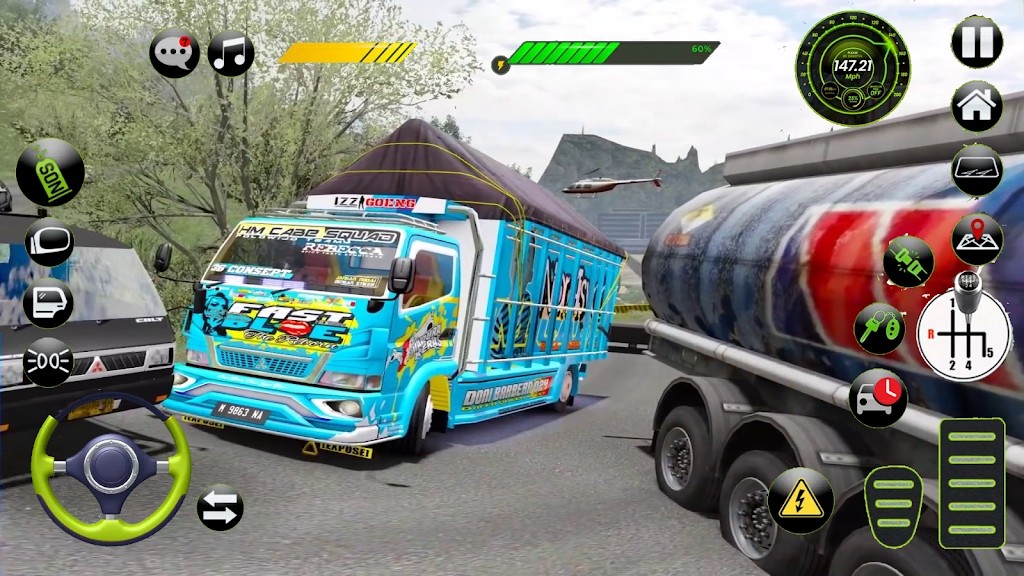Pause the game
1024x576 pixels.
point(976,42)
